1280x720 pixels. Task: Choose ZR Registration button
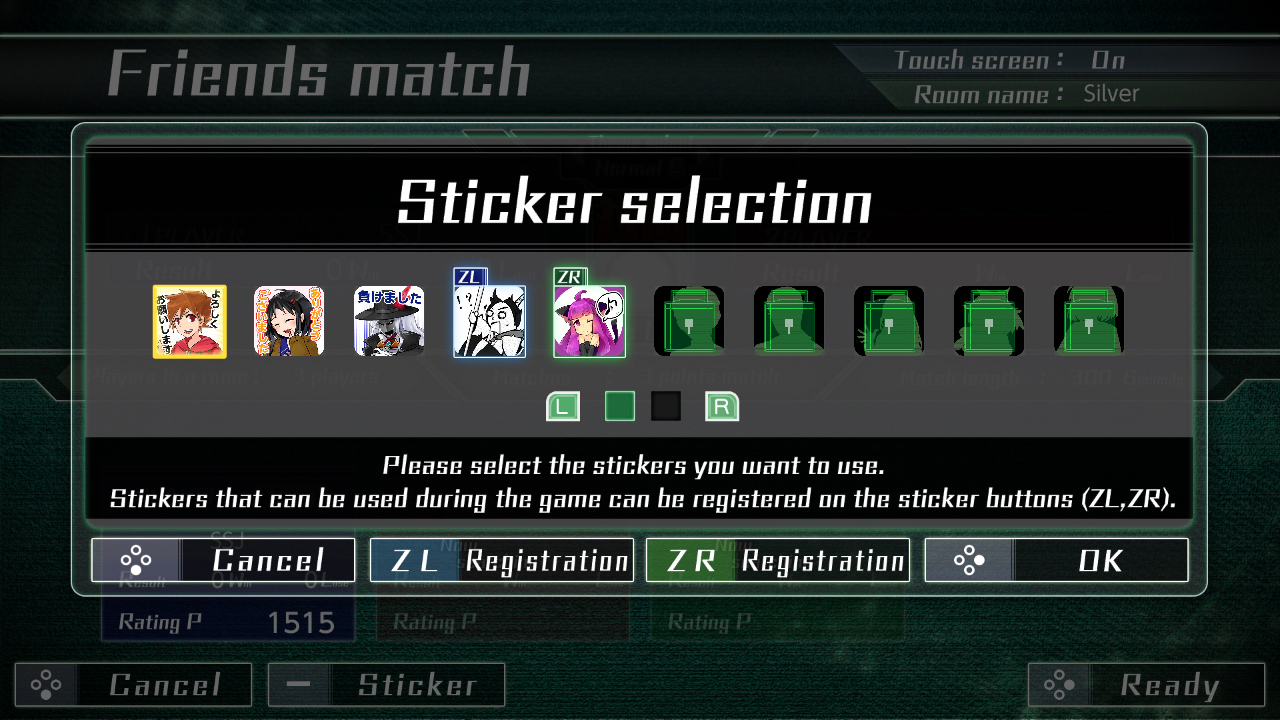click(777, 560)
